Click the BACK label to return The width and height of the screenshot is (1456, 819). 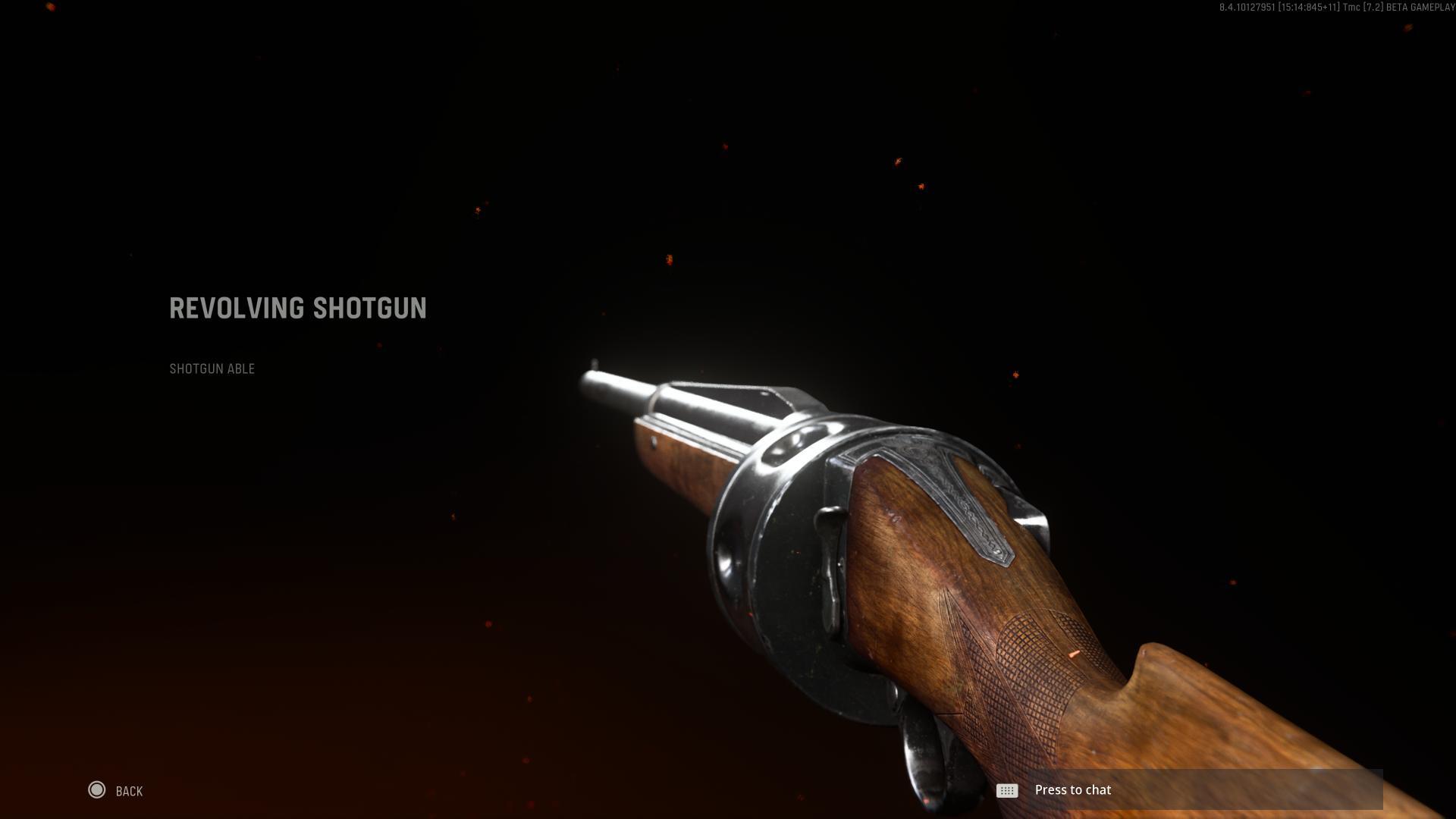coord(128,790)
